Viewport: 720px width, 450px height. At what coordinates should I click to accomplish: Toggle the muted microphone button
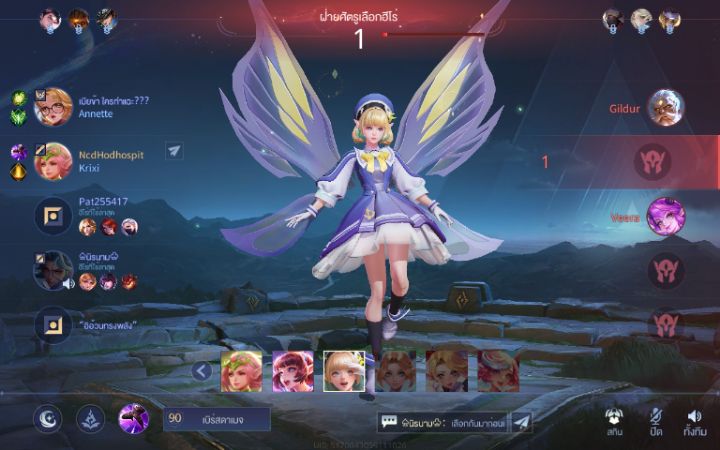656,421
